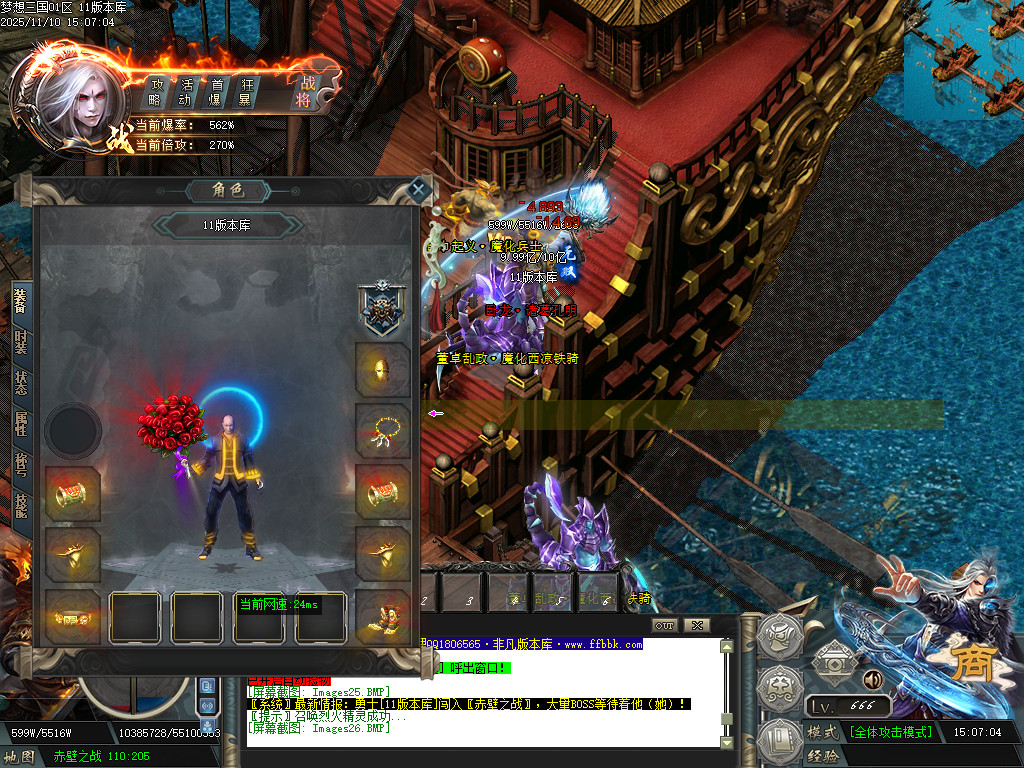Viewport: 1024px width, 768px height.
Task: Open the minimap in the corner
Action: pyautogui.click(x=964, y=60)
